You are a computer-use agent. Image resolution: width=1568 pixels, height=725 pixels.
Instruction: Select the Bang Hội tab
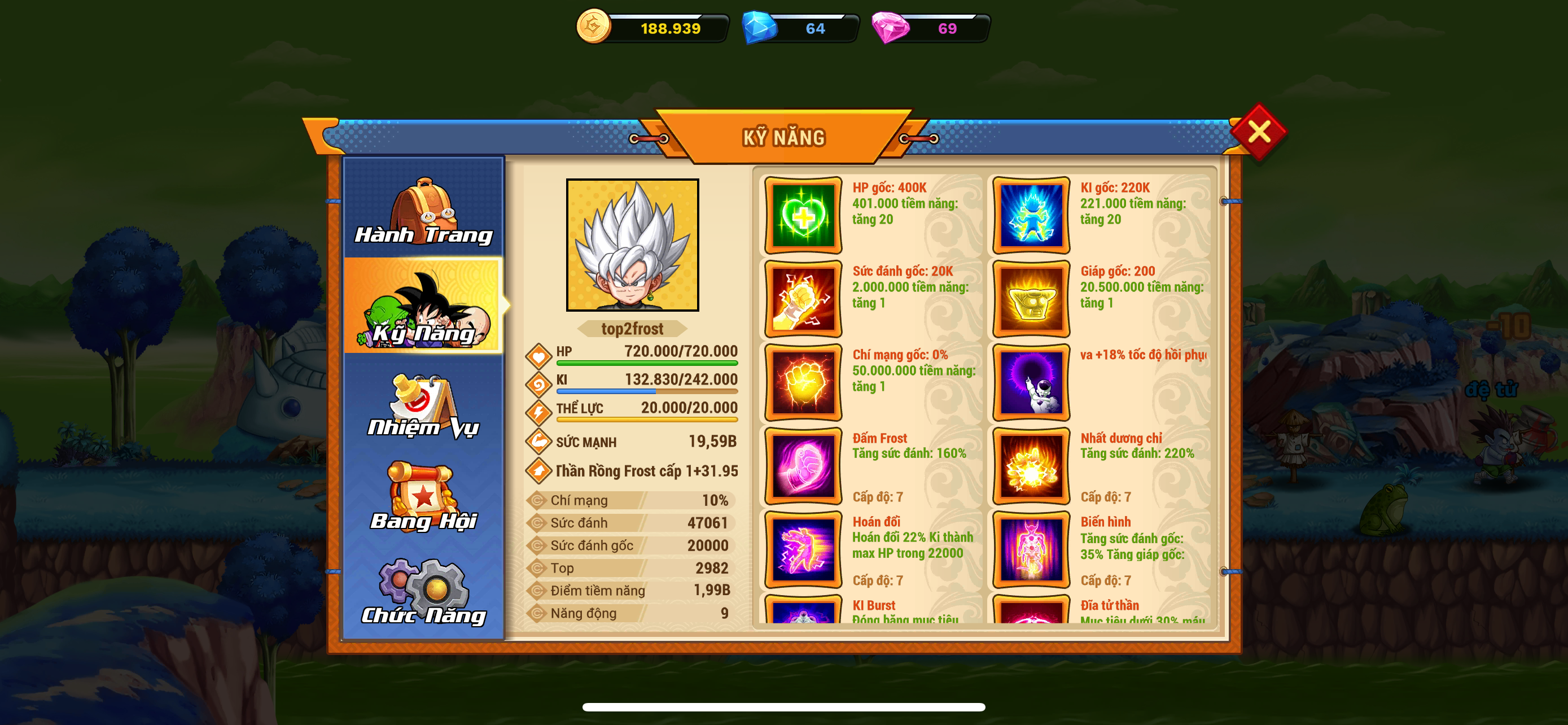pyautogui.click(x=424, y=497)
